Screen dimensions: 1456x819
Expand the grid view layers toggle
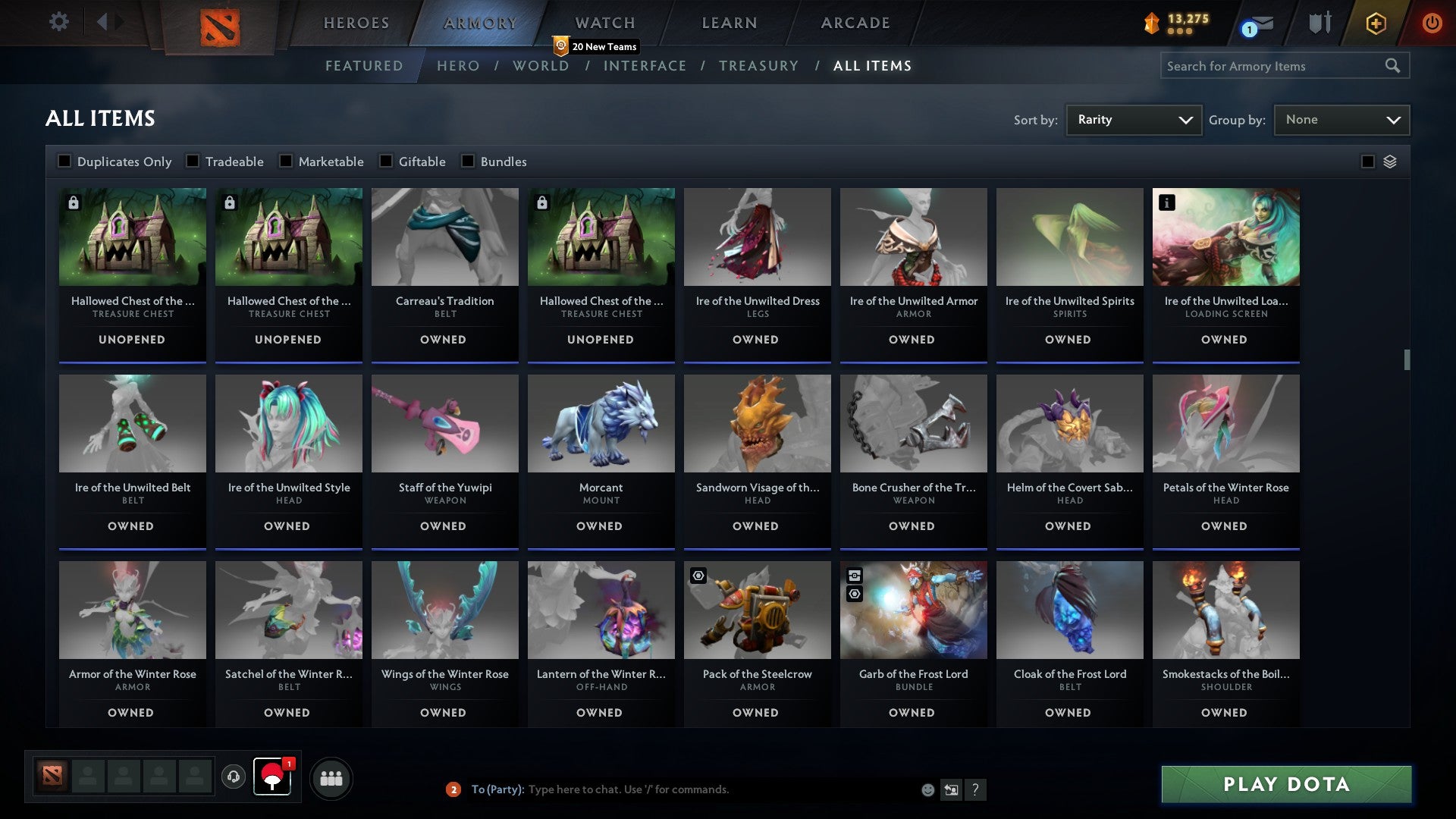1389,161
